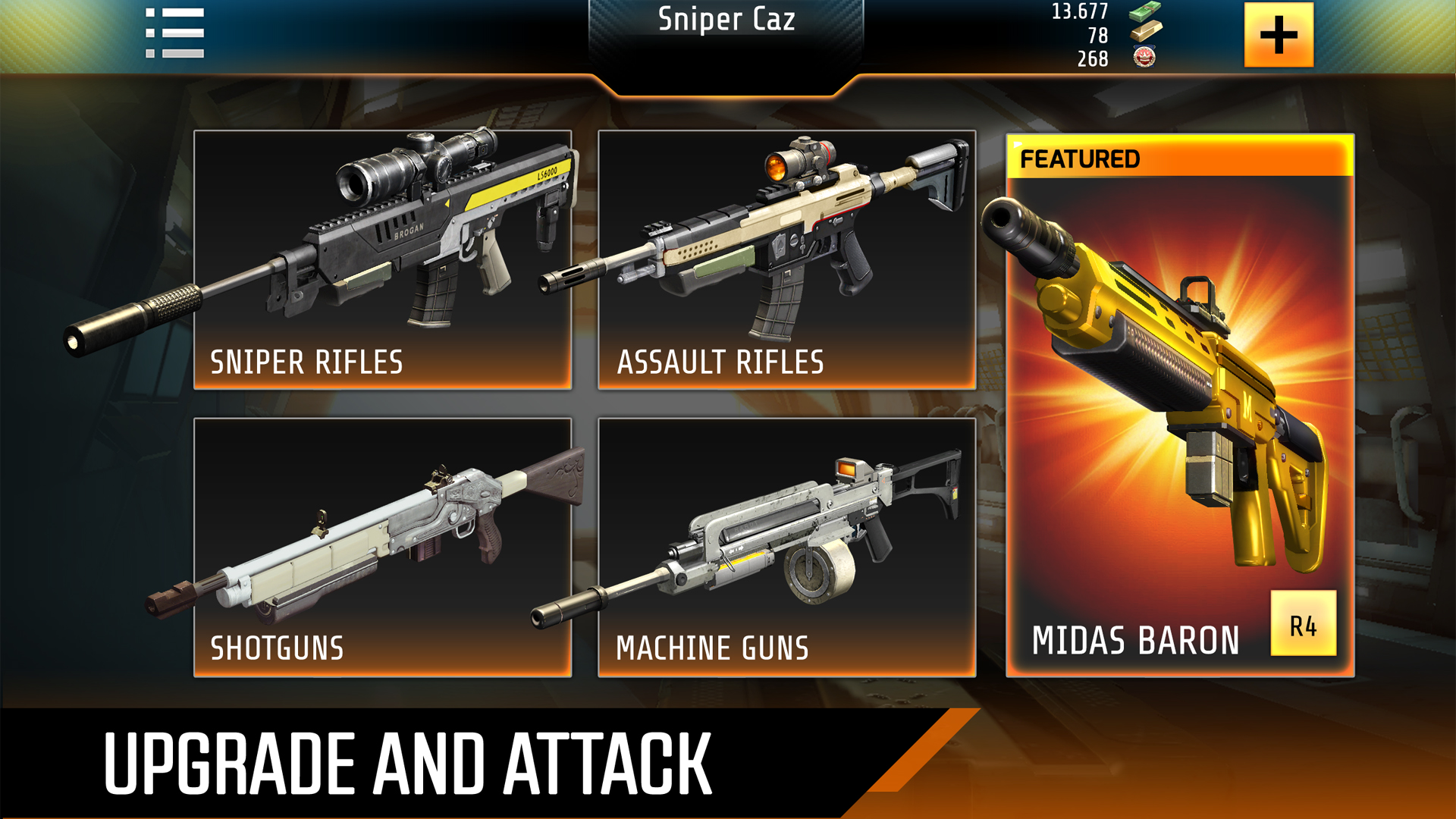The width and height of the screenshot is (1456, 819).
Task: Click the green cash currency icon
Action: coord(1146,13)
